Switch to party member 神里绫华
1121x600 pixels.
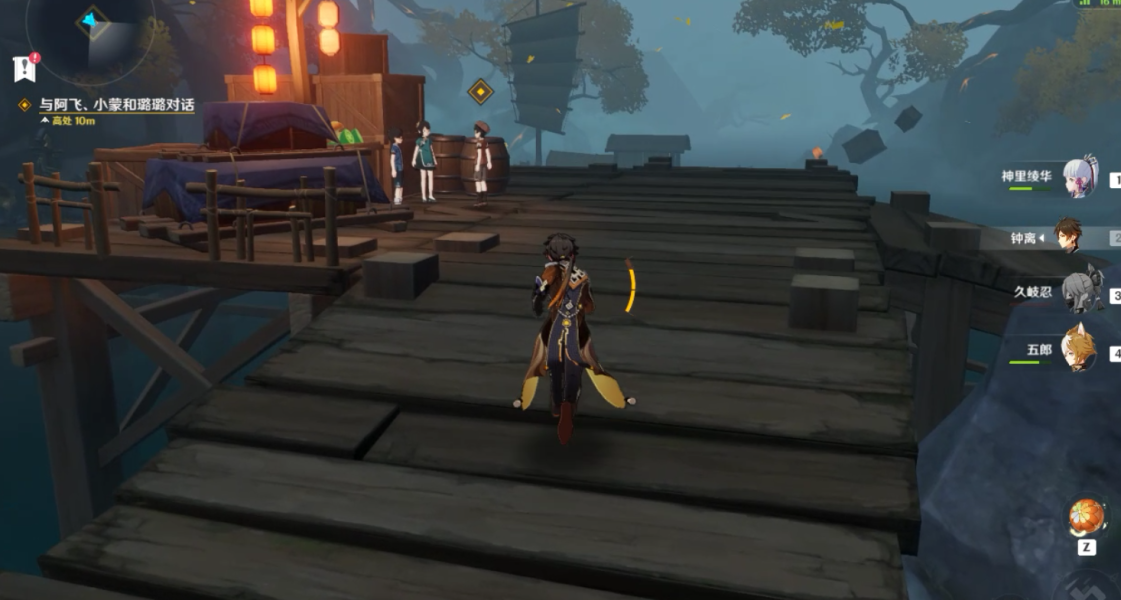[x=1079, y=177]
